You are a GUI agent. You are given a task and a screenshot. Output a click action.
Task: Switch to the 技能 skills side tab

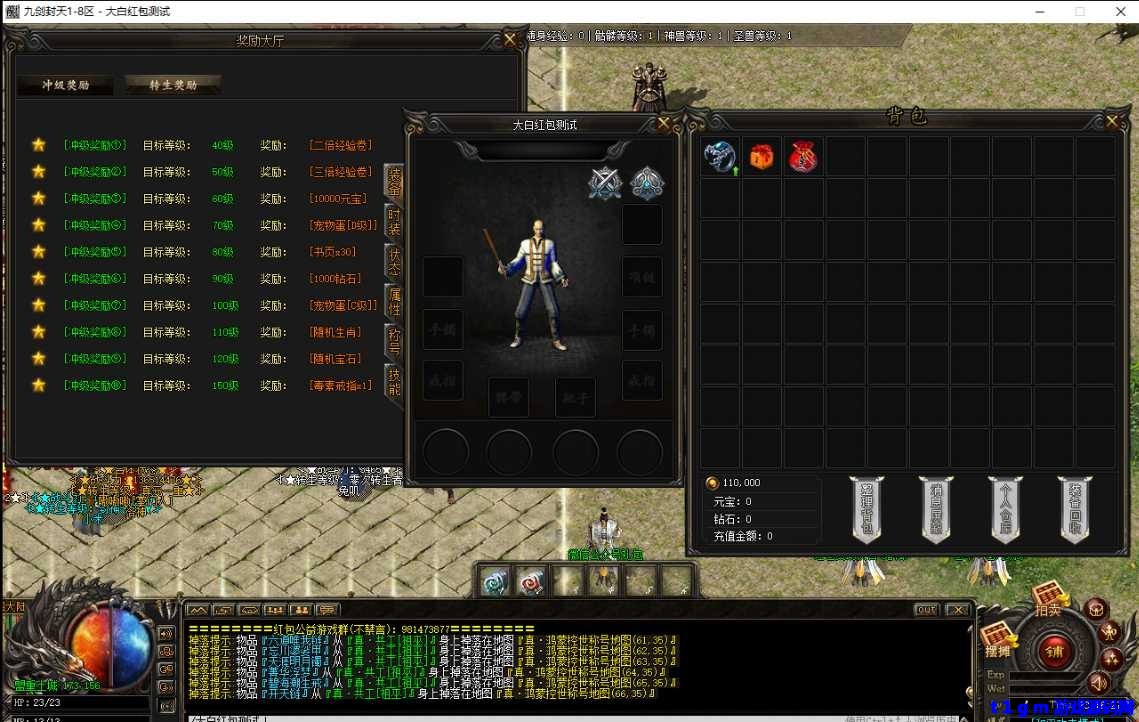tap(394, 381)
